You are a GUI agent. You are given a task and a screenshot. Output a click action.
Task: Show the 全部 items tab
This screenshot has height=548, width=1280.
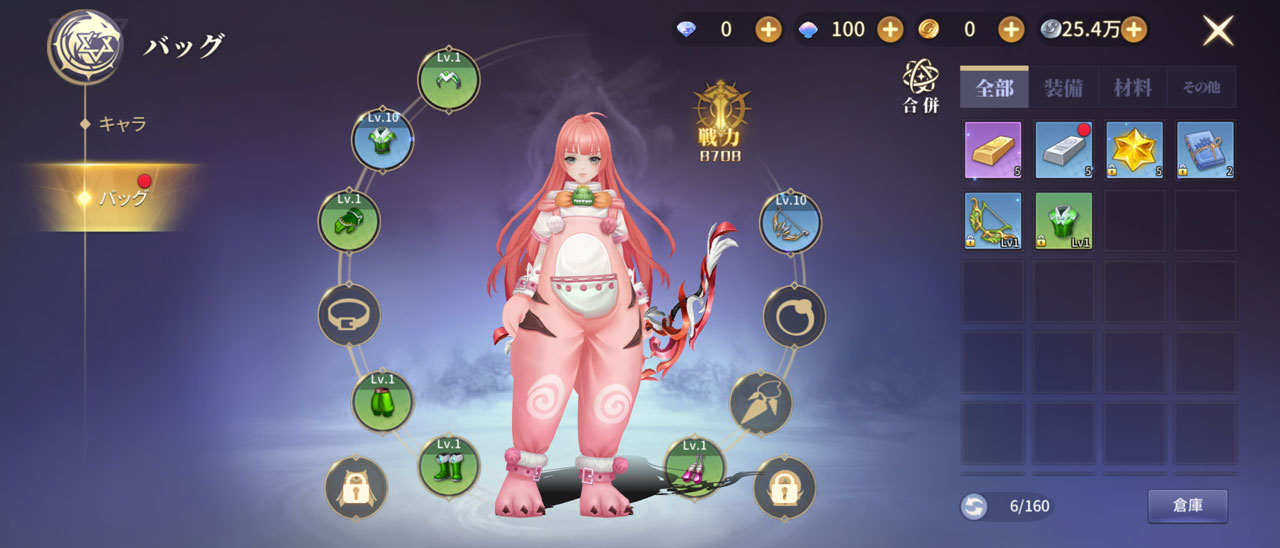(994, 88)
